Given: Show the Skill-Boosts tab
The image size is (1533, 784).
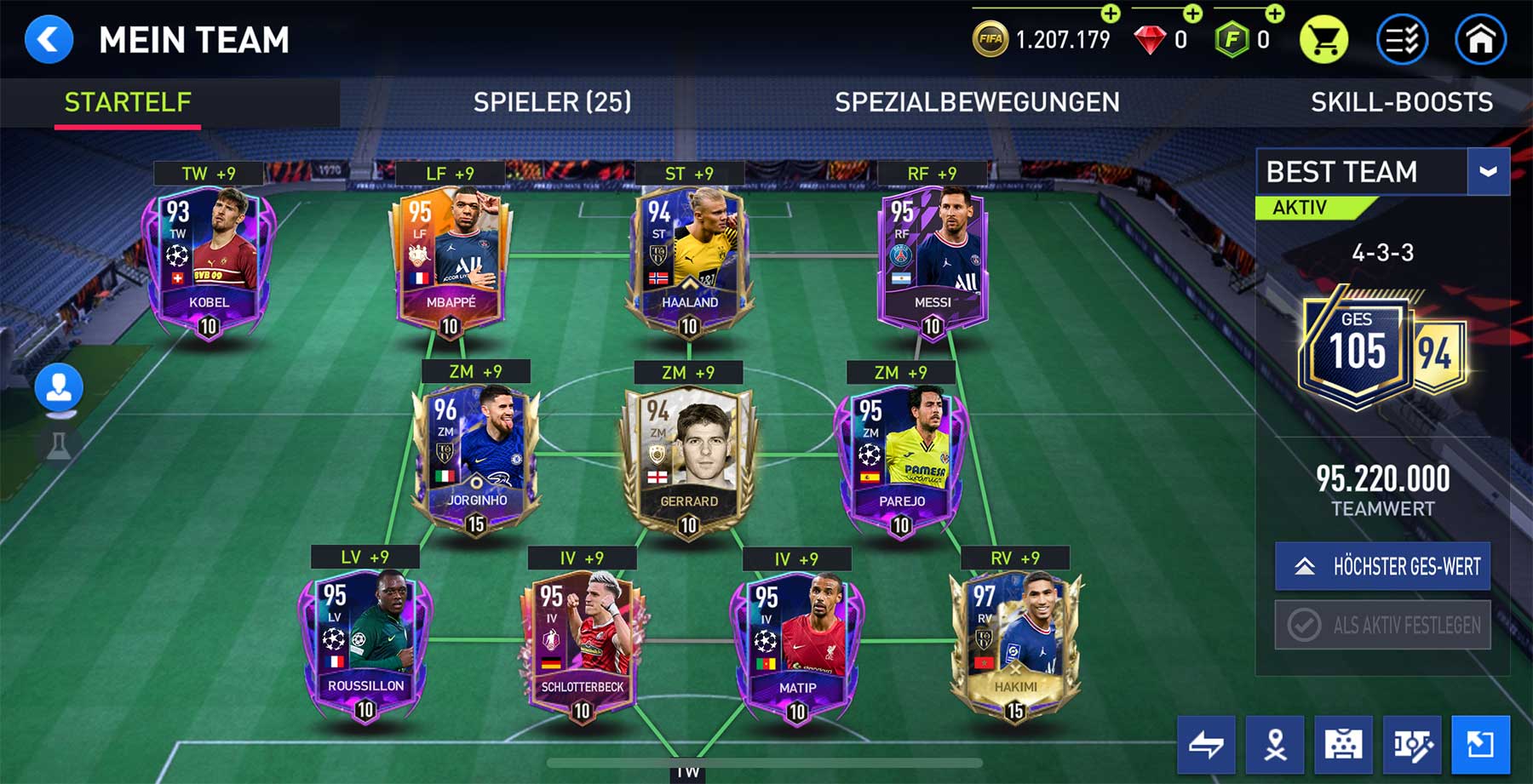Looking at the screenshot, I should coord(1401,103).
